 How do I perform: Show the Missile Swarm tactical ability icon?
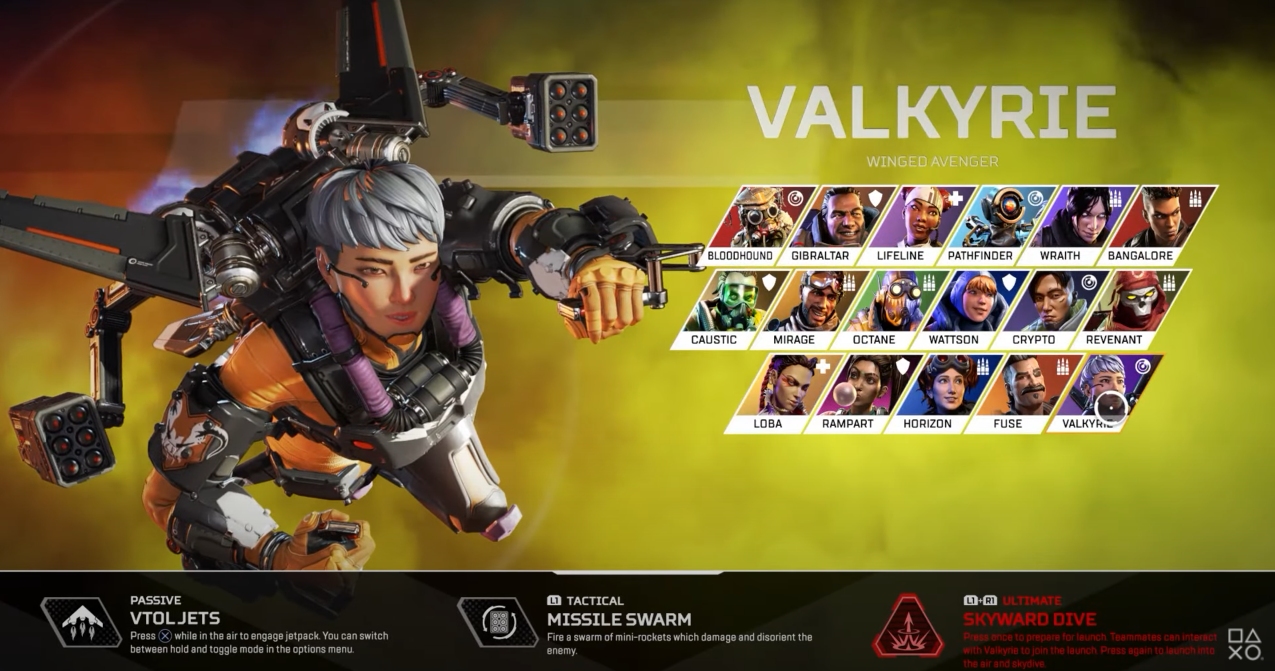coord(498,622)
